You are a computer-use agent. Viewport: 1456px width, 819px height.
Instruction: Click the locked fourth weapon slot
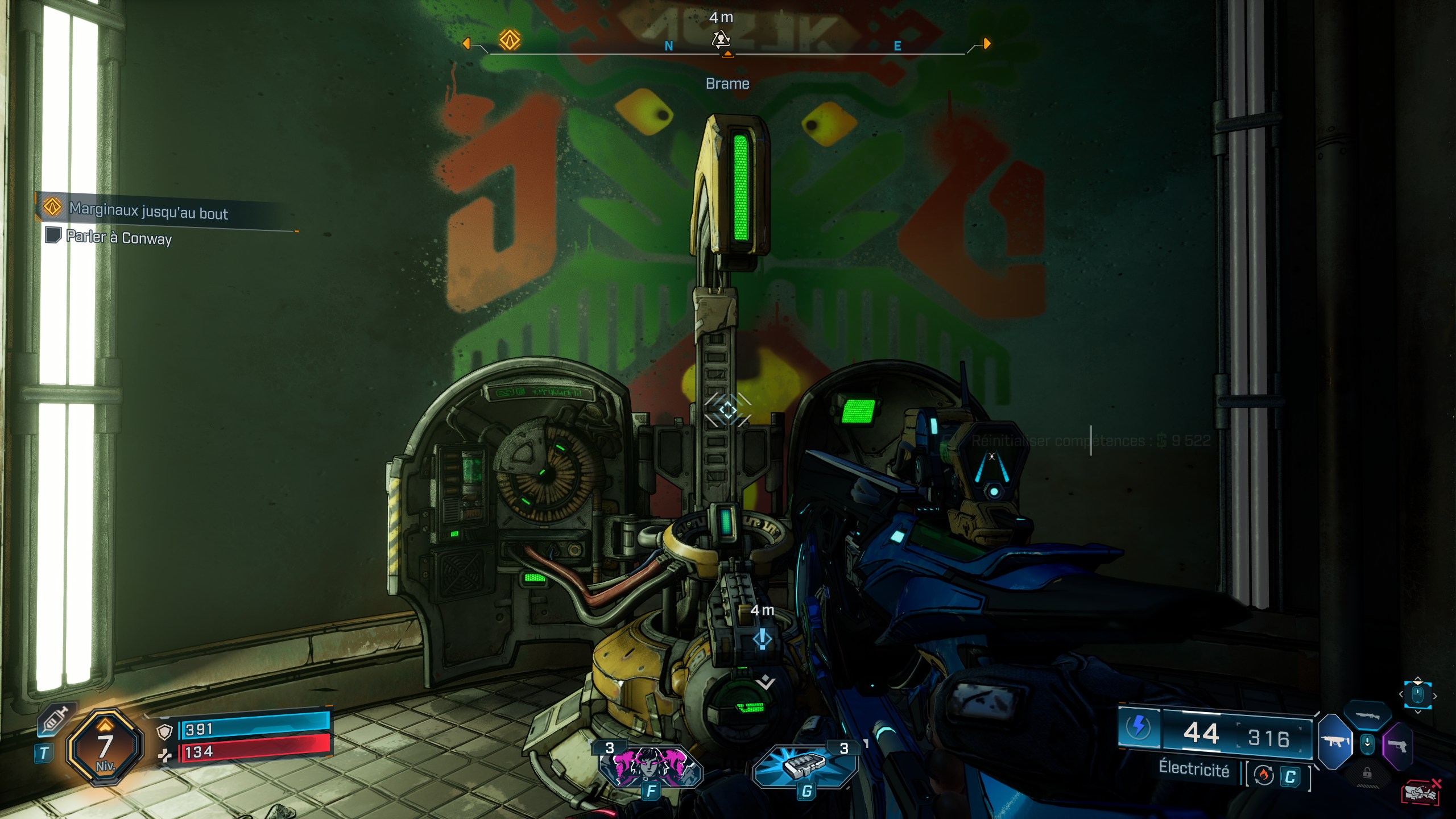click(1367, 773)
